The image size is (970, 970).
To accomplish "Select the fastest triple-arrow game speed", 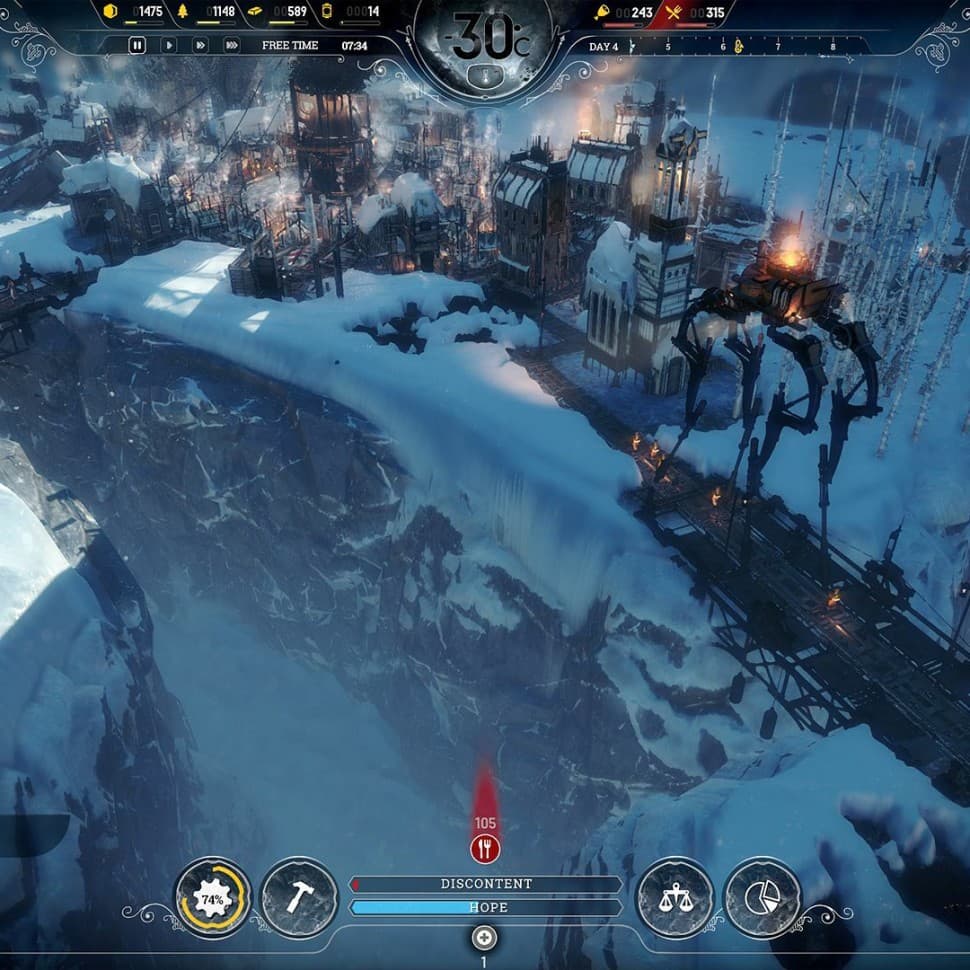I will (232, 45).
